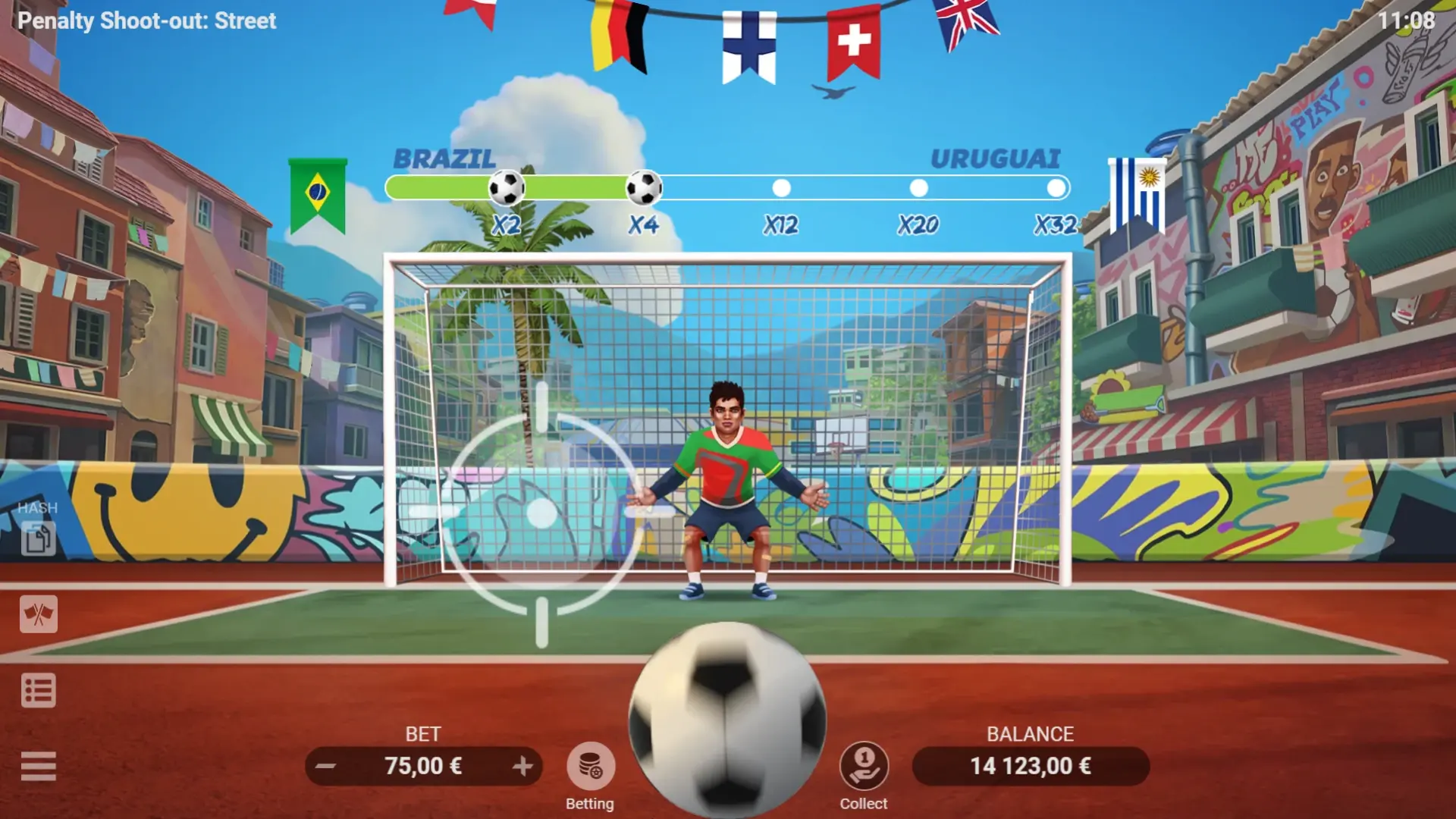Increase the bet with the plus button
The image size is (1456, 819).
click(525, 766)
